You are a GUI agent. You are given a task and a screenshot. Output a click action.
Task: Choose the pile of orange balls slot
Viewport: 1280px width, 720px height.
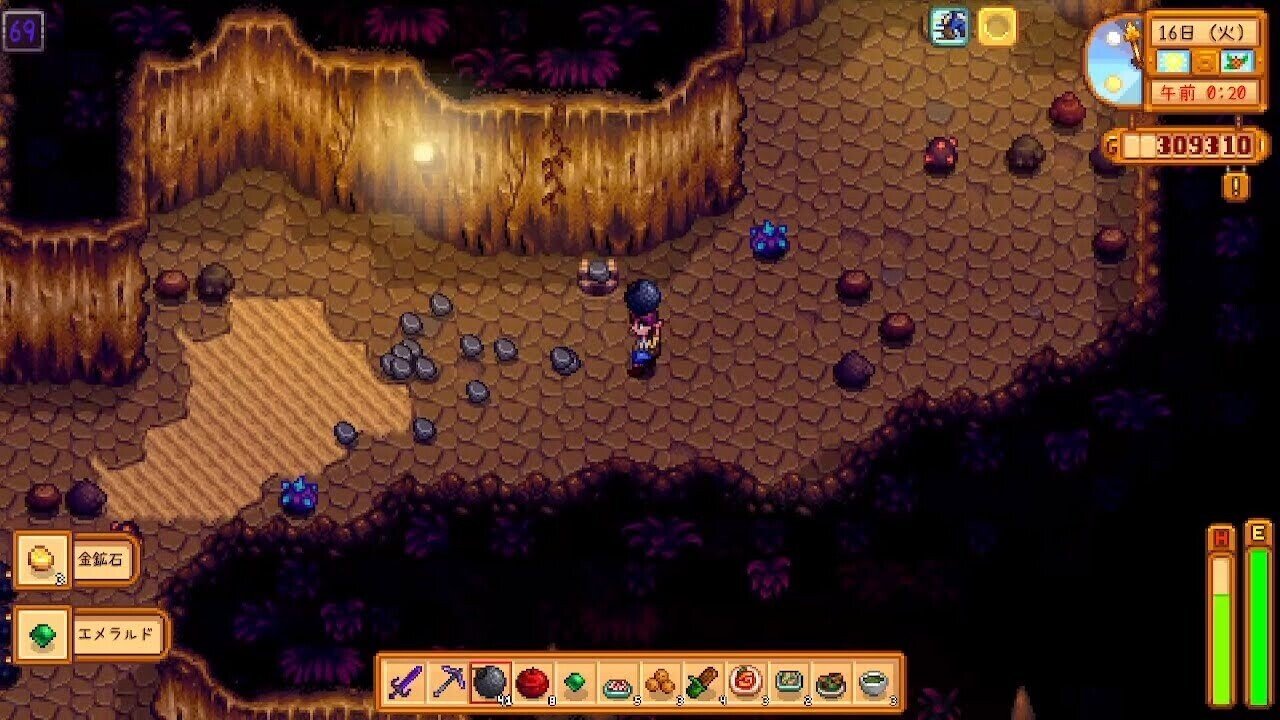pyautogui.click(x=660, y=684)
